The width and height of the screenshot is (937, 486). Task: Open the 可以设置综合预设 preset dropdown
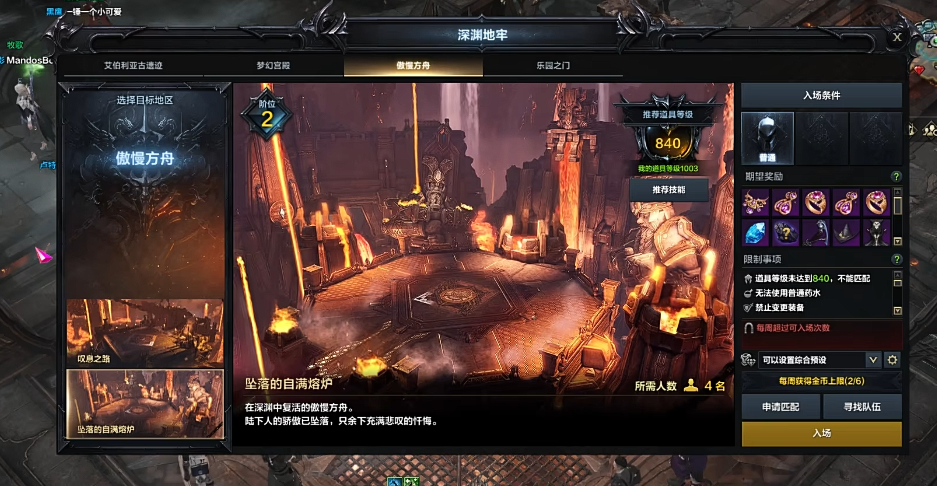coord(873,359)
